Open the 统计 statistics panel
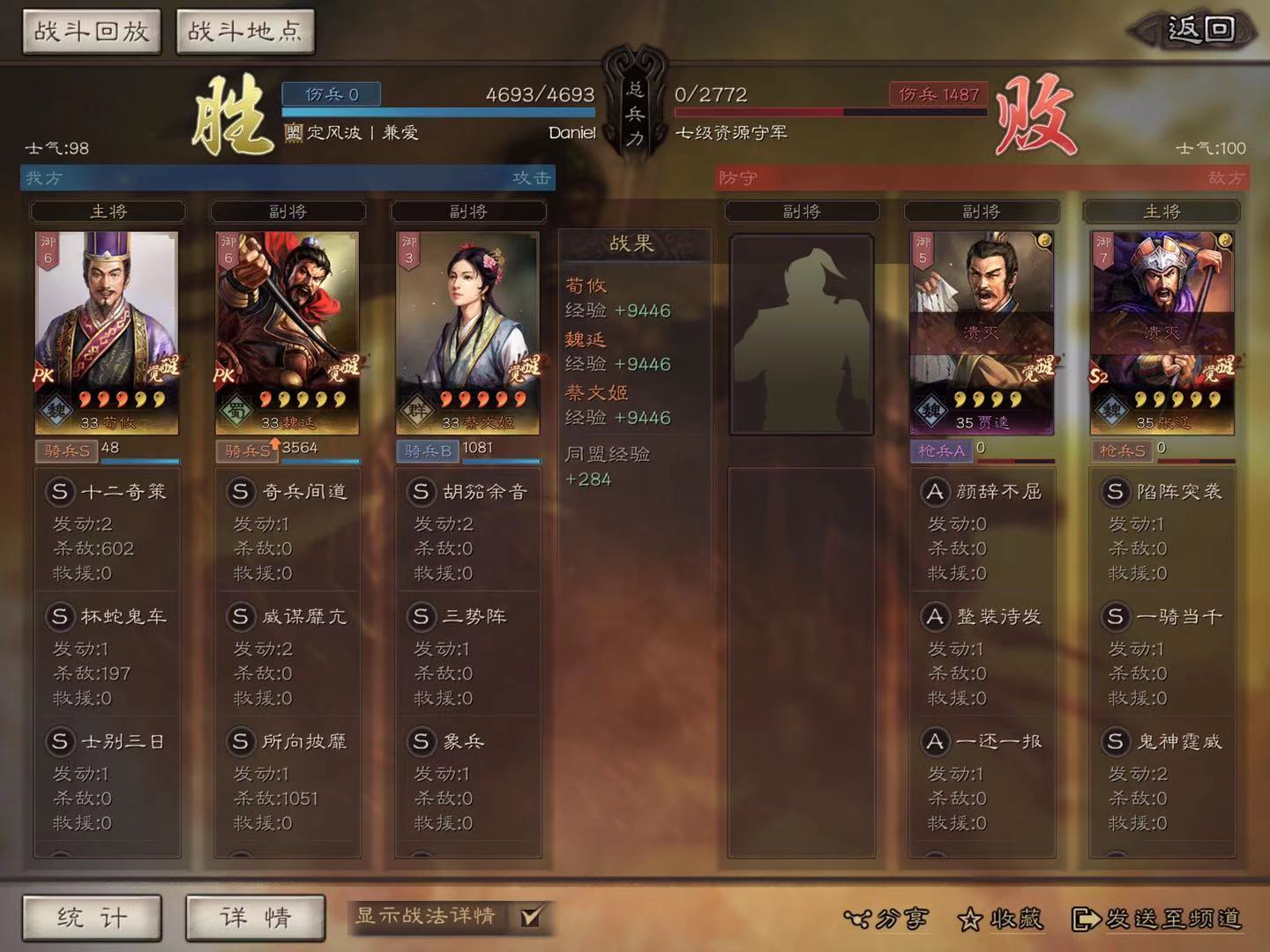 point(91,919)
